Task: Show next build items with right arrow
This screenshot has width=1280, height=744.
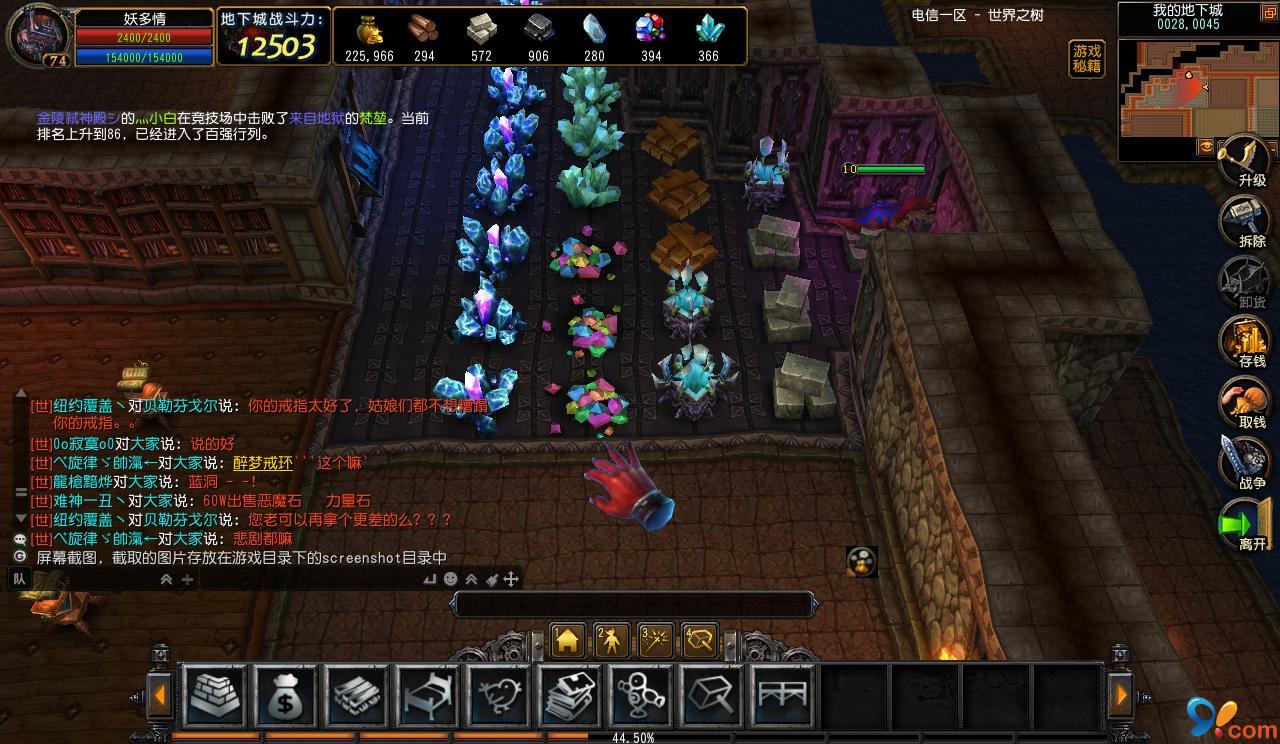Action: [1120, 695]
